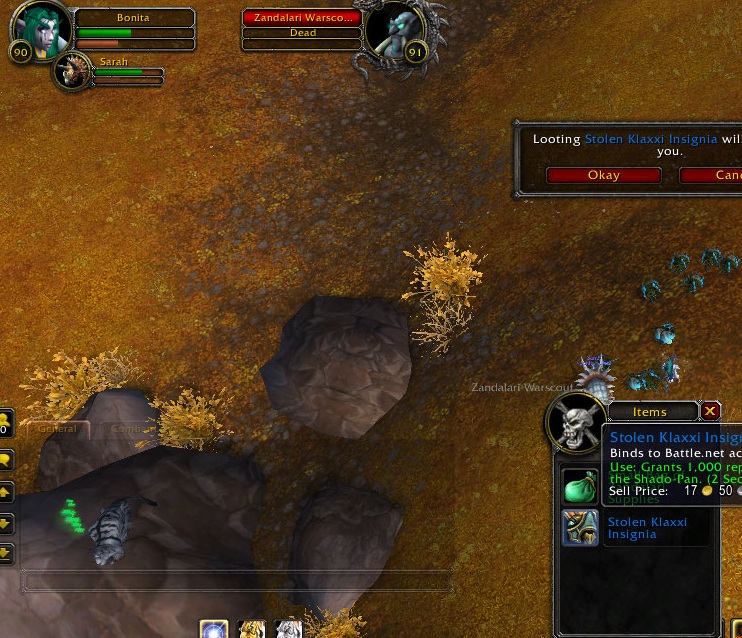
Task: Open the chat menu speech bubble button
Action: click(5, 461)
